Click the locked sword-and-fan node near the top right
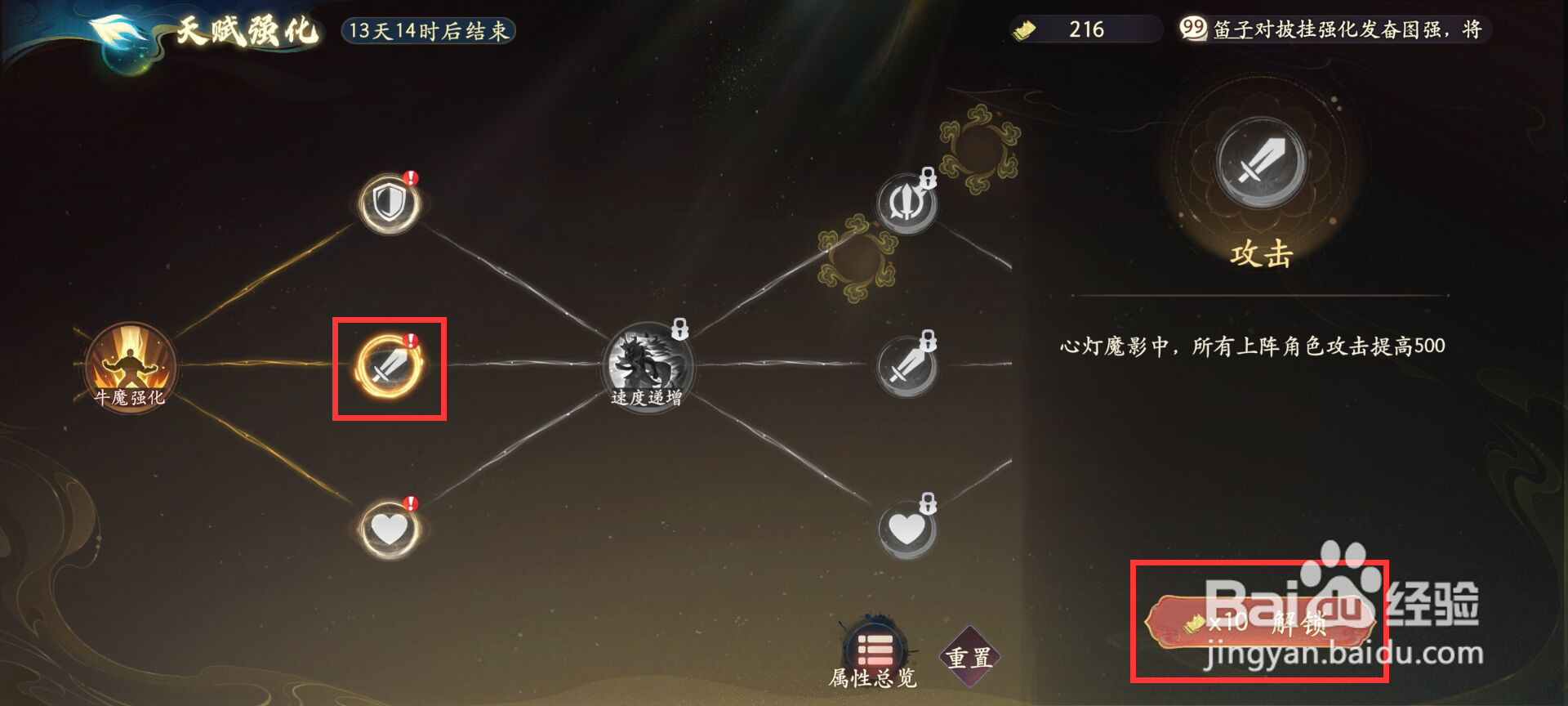1568x706 pixels. [x=909, y=203]
